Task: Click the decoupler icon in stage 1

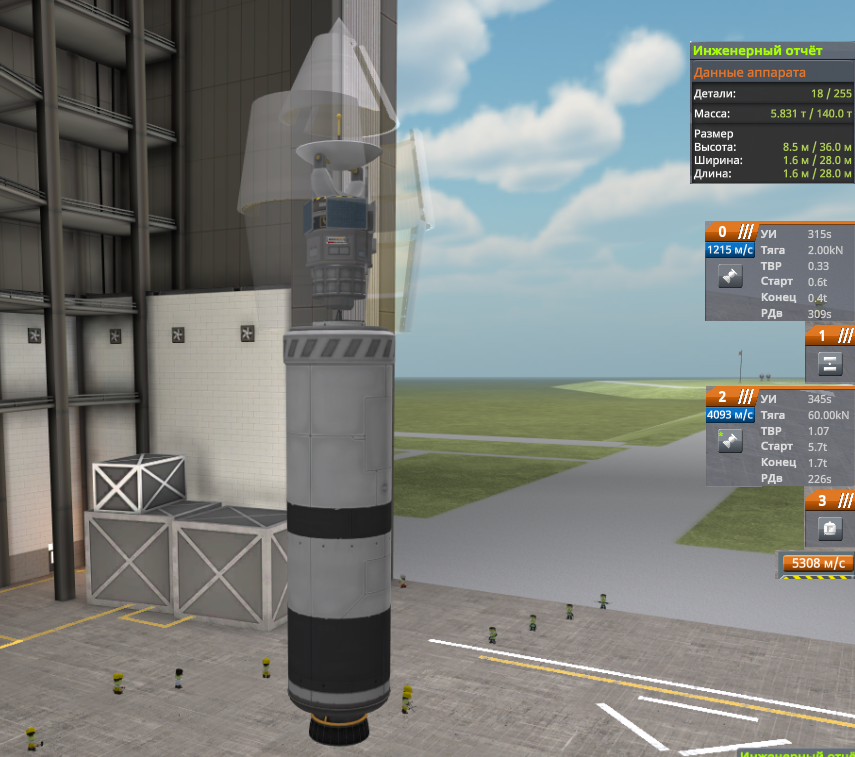Action: [829, 363]
